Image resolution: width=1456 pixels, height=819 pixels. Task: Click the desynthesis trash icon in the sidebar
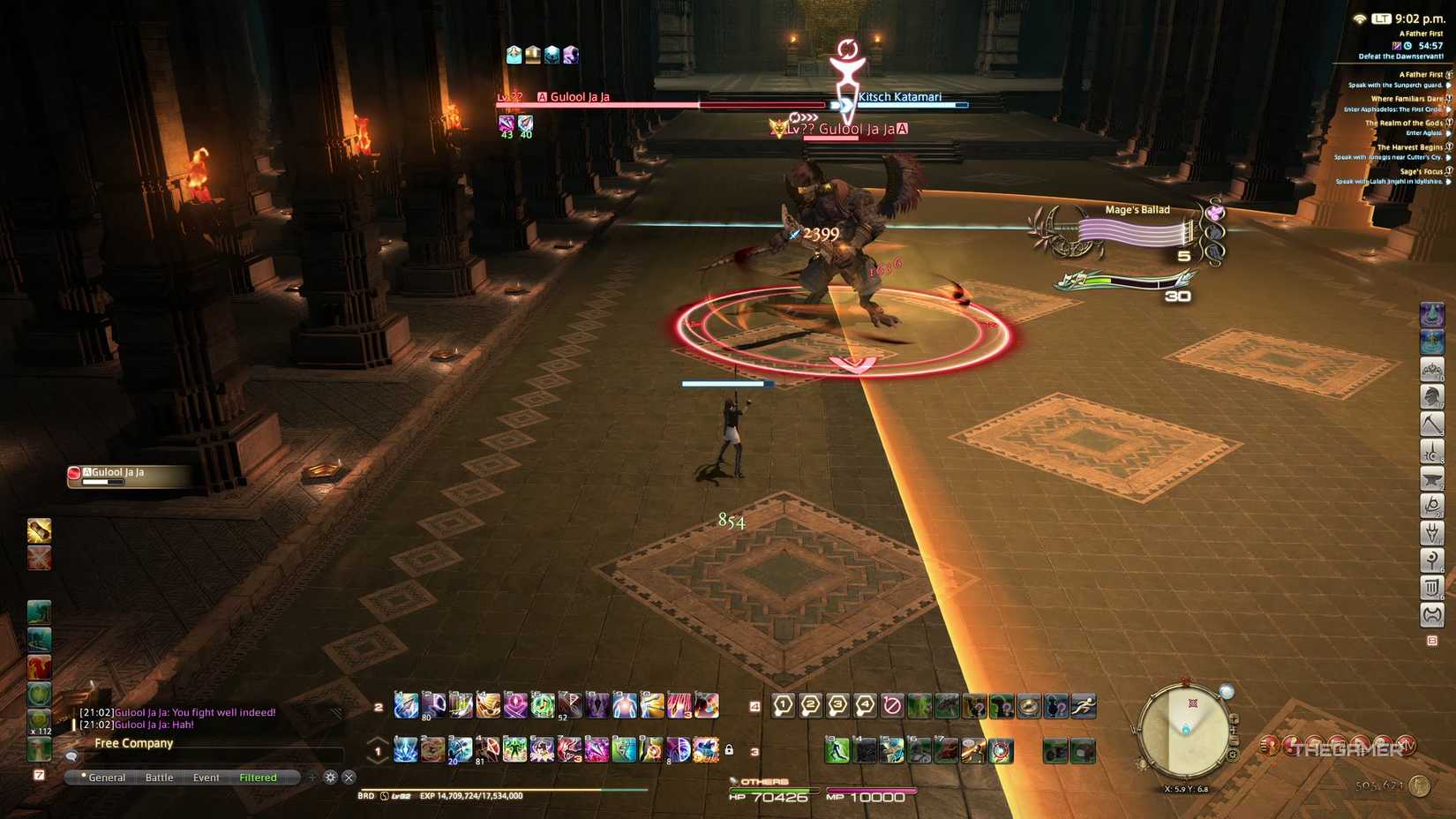coord(1430,588)
